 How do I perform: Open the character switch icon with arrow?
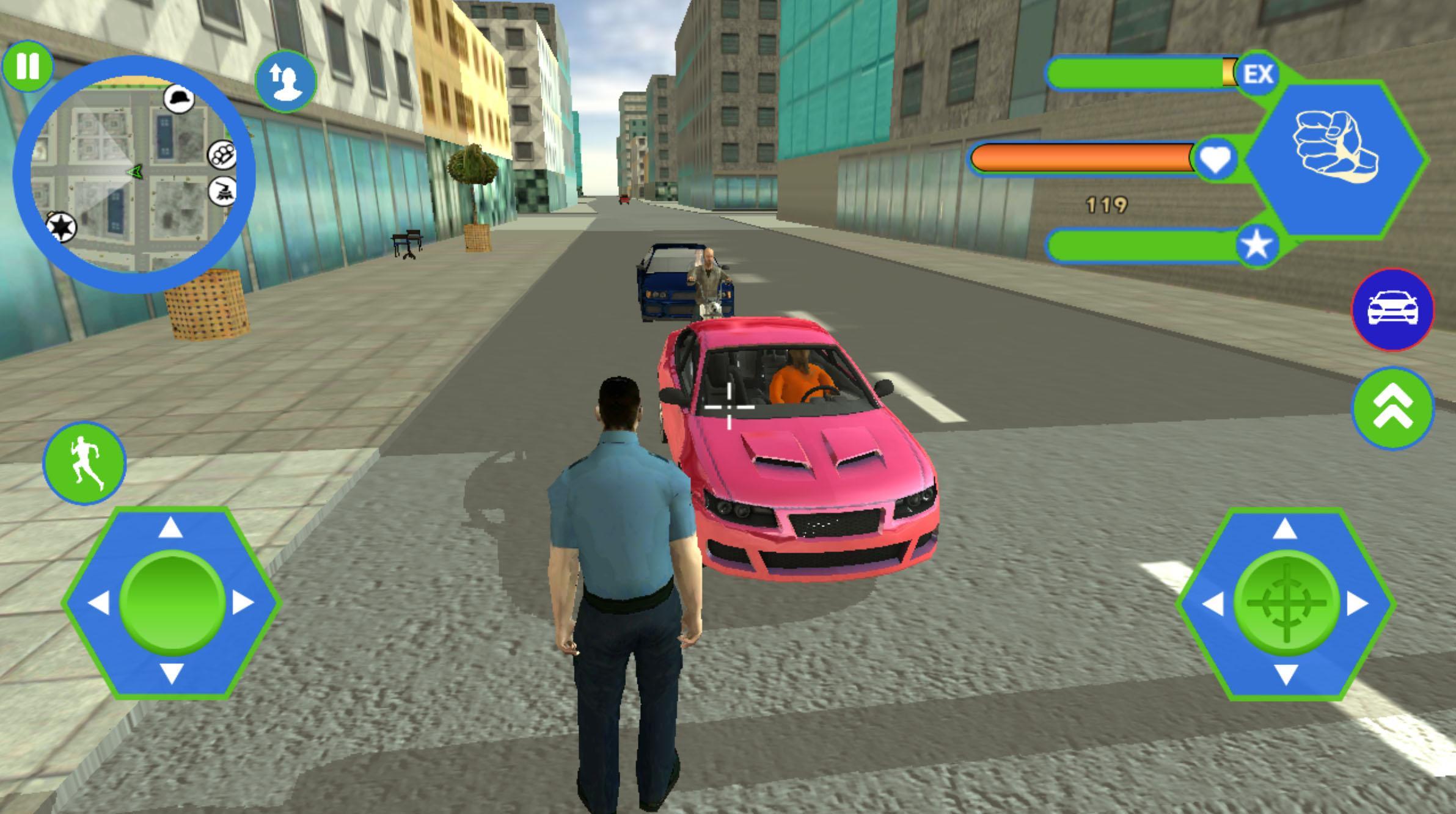(287, 83)
